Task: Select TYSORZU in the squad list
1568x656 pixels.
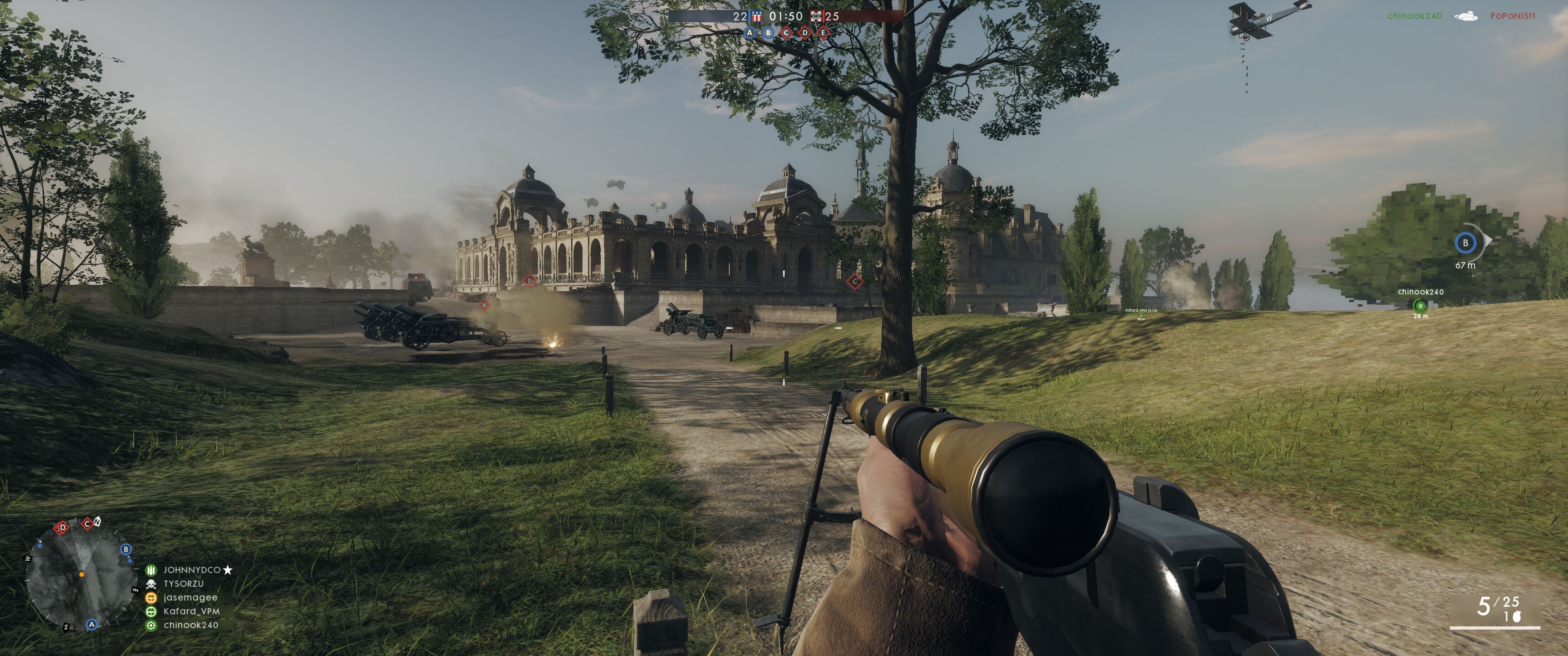Action: [183, 584]
